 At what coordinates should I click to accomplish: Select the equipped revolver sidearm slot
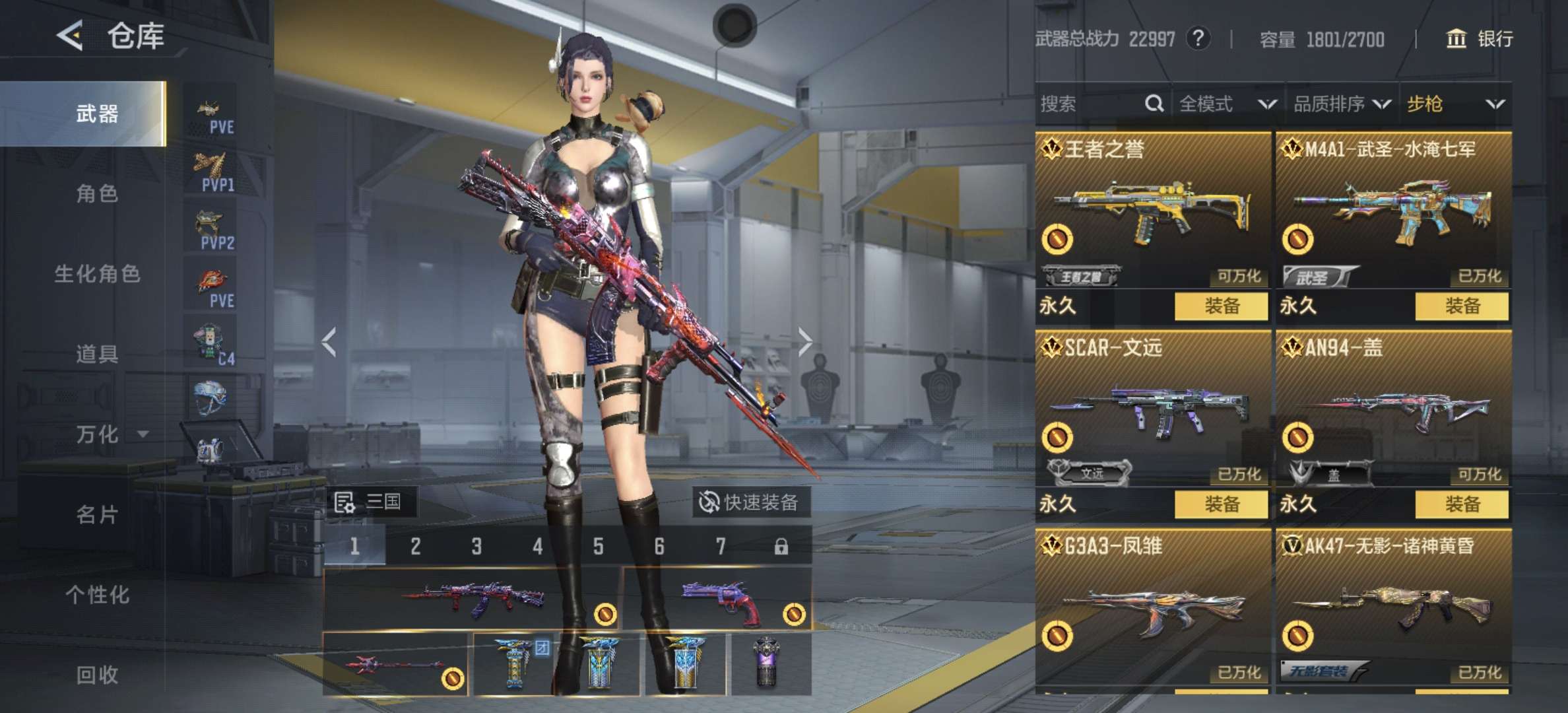pos(717,599)
